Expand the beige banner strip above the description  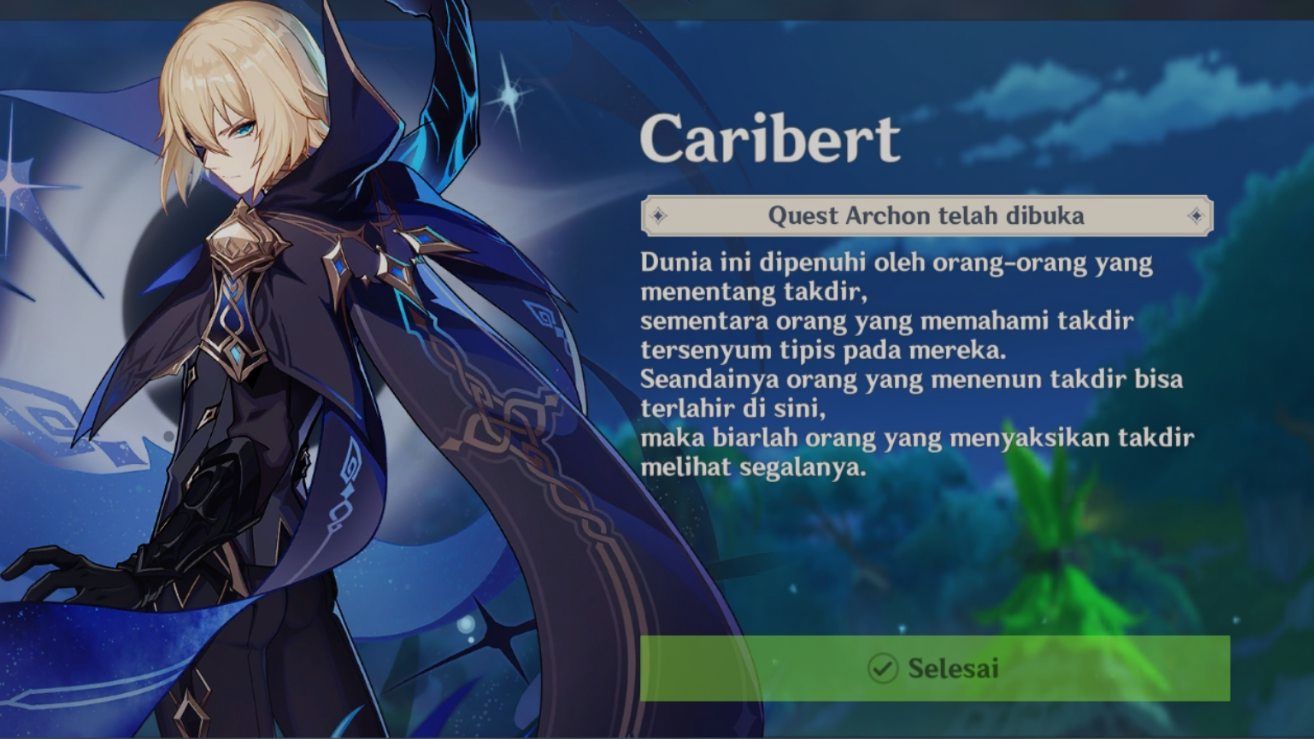click(x=928, y=212)
